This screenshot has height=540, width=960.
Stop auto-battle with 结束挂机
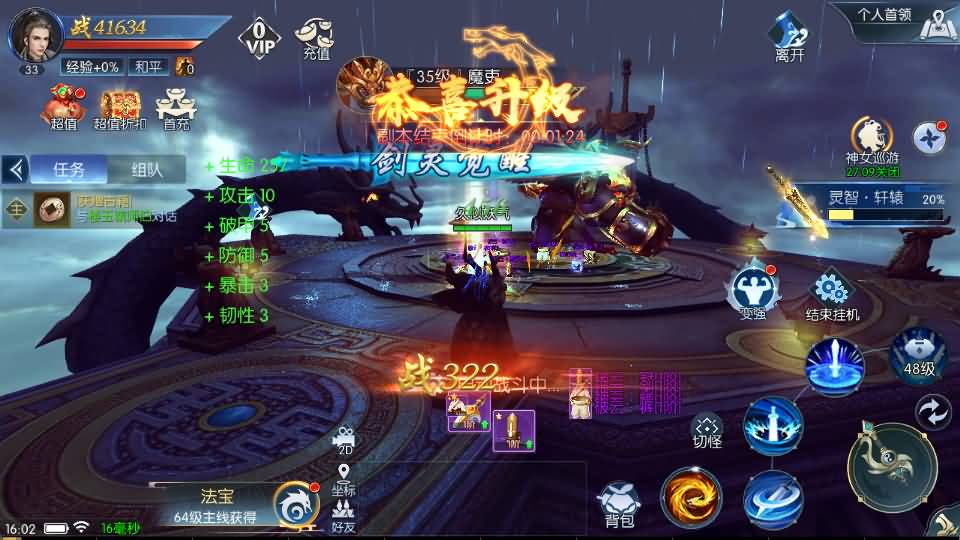[x=832, y=296]
